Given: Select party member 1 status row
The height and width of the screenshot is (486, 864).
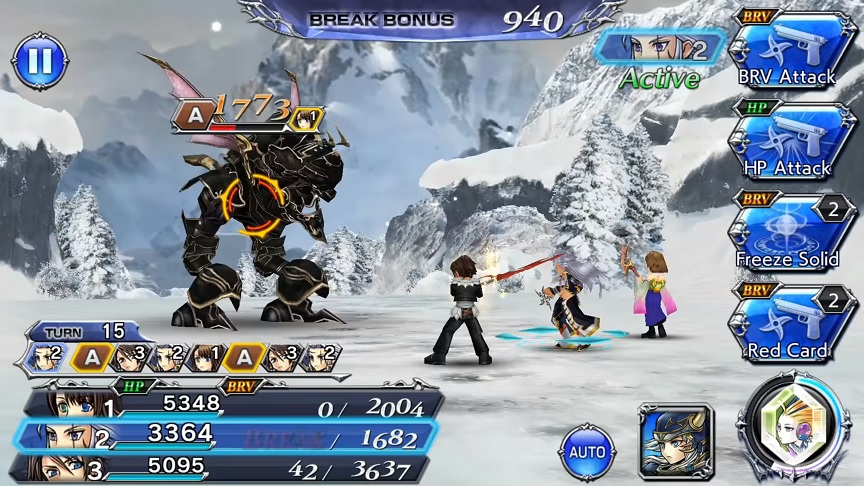Looking at the screenshot, I should pos(230,404).
